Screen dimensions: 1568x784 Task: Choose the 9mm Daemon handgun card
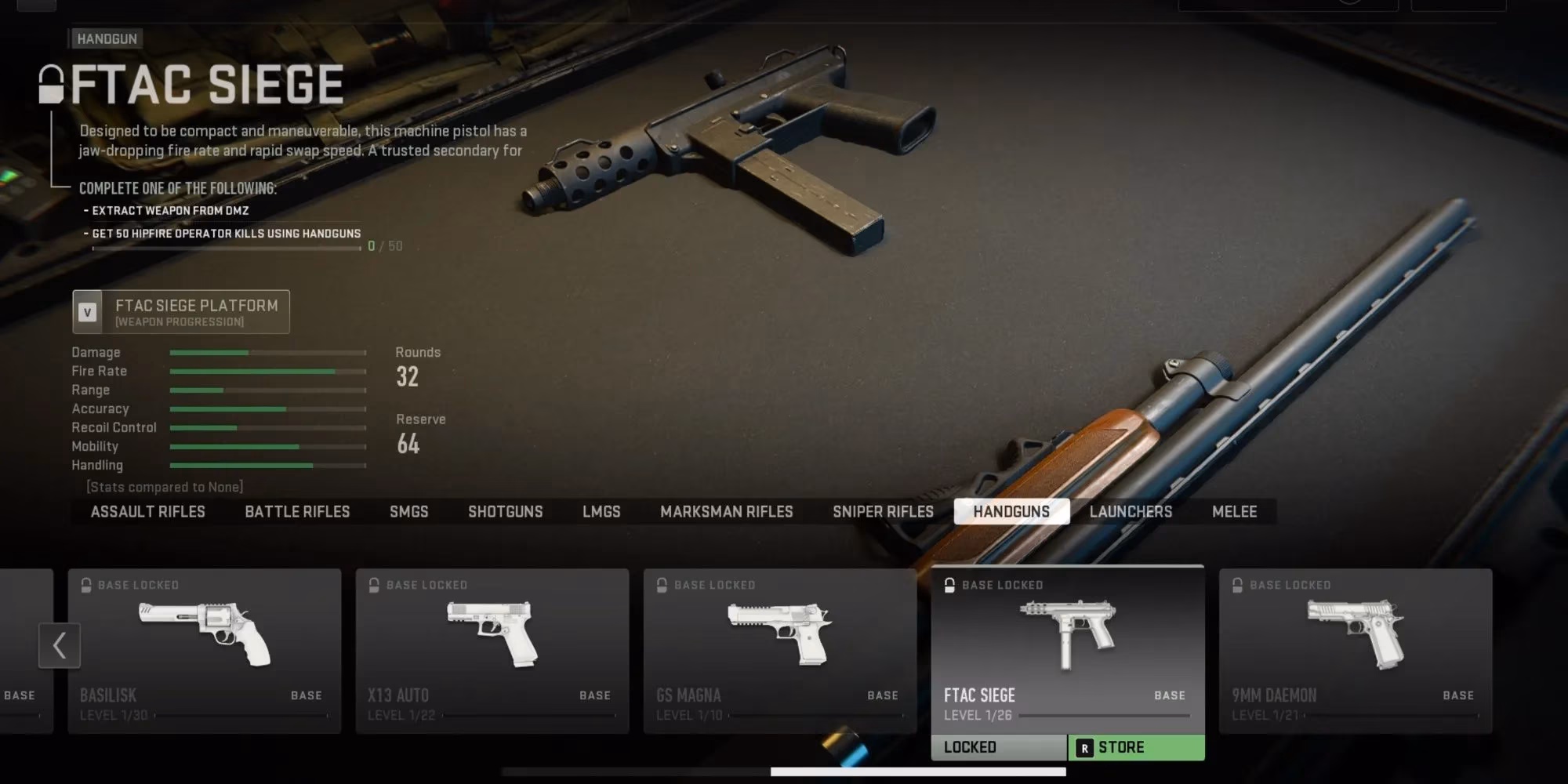coord(1355,651)
